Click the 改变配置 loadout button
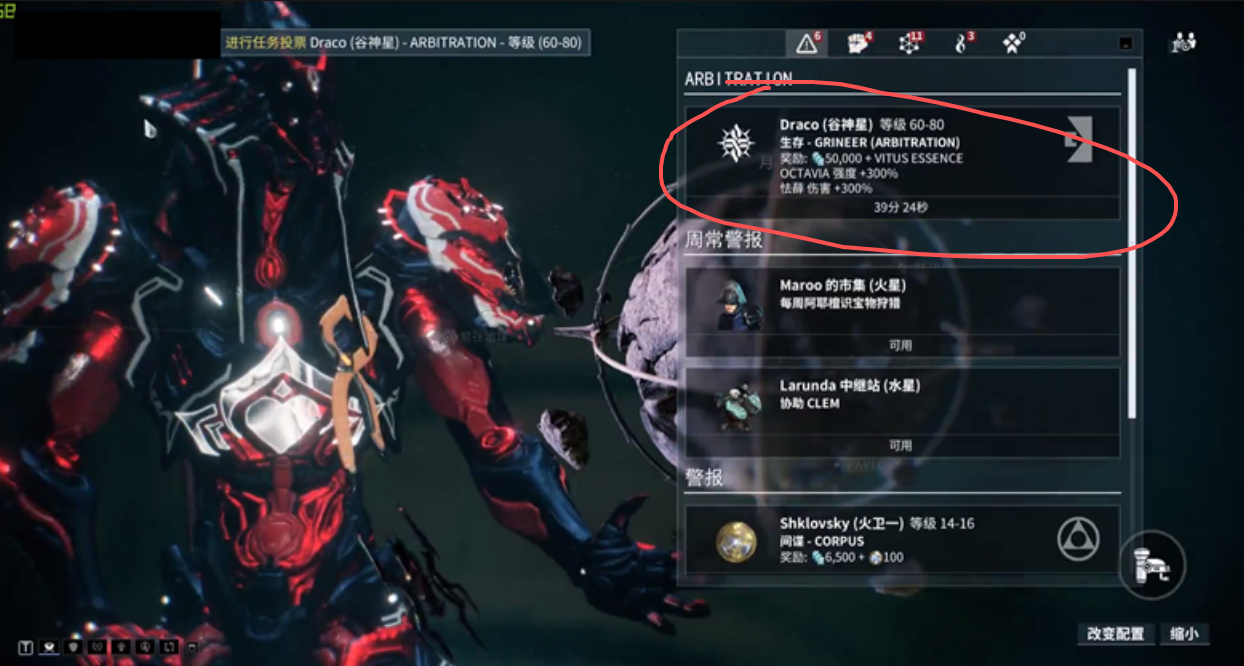The height and width of the screenshot is (666, 1244). point(1115,634)
